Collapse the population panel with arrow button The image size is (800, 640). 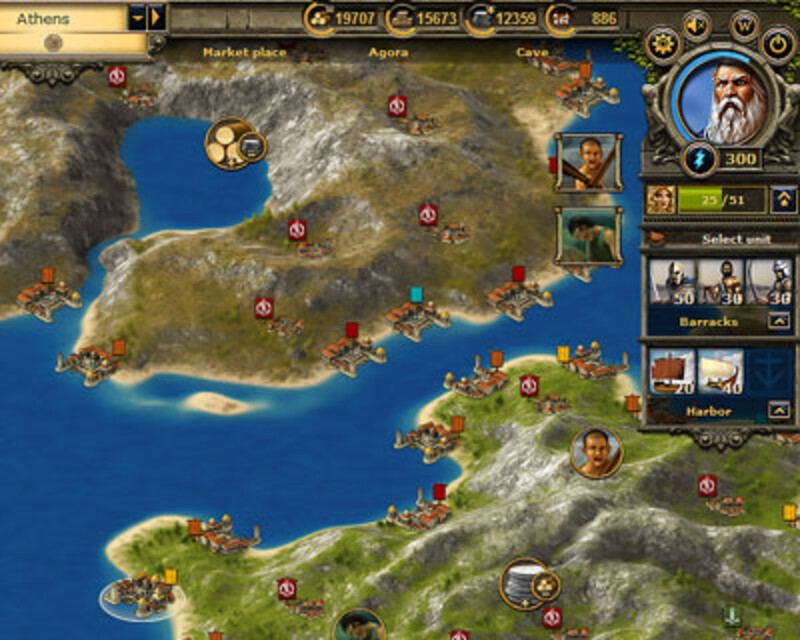(784, 200)
